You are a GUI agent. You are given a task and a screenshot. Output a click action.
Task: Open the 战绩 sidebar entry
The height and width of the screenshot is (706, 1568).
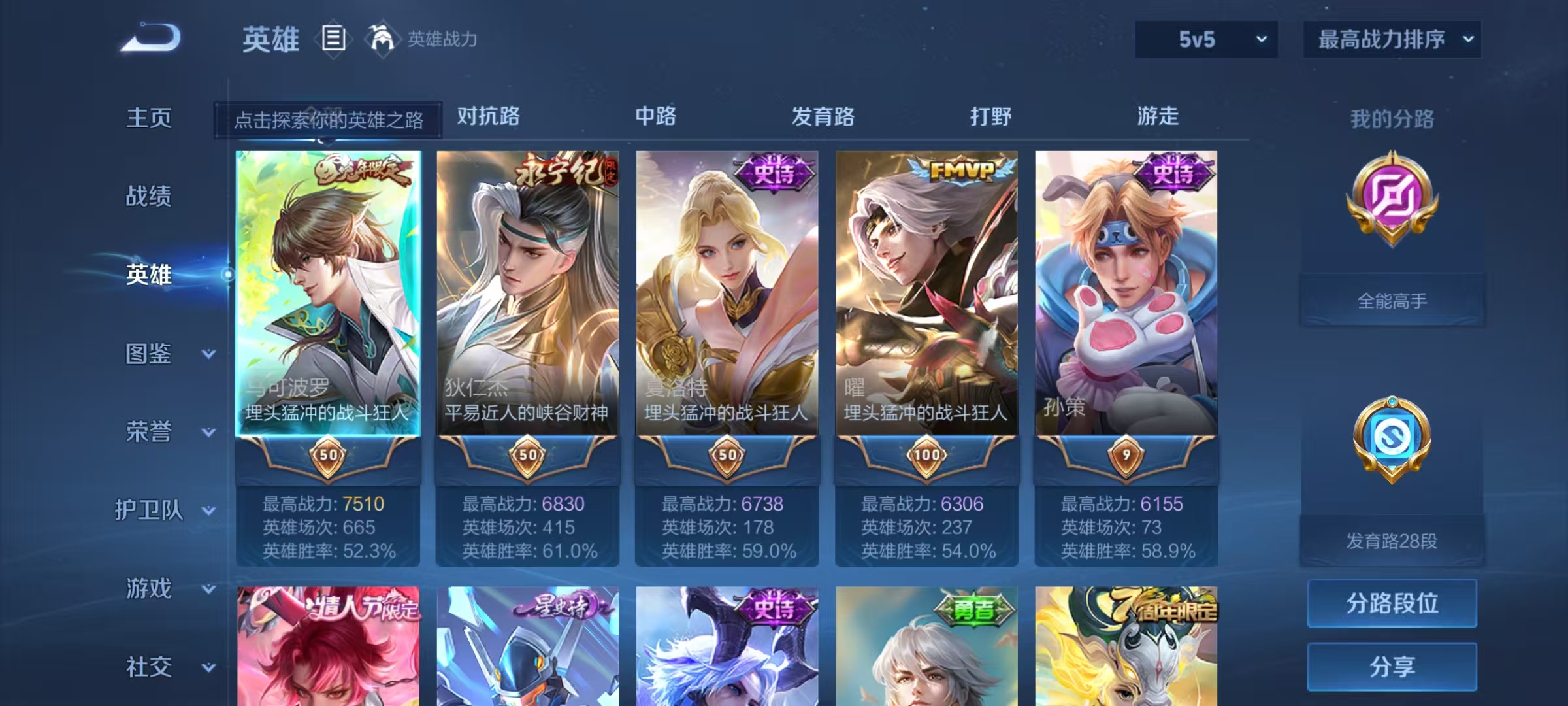[149, 197]
